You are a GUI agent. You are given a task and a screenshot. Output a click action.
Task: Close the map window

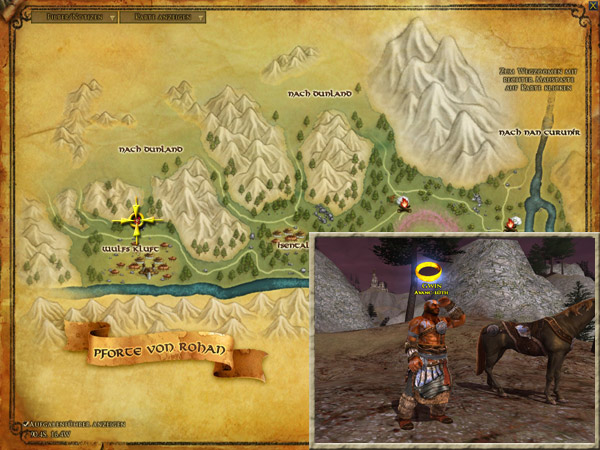[592, 8]
